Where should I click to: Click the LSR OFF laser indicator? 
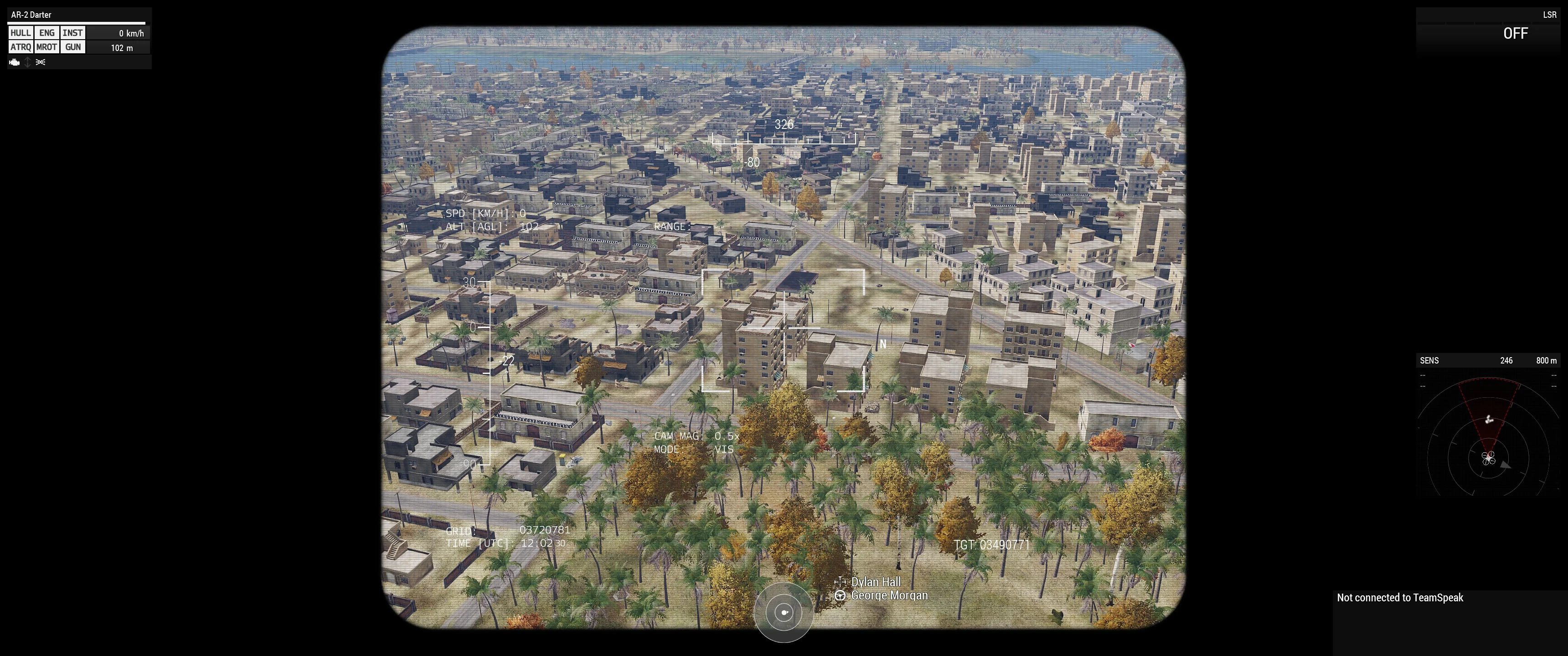tap(1515, 33)
